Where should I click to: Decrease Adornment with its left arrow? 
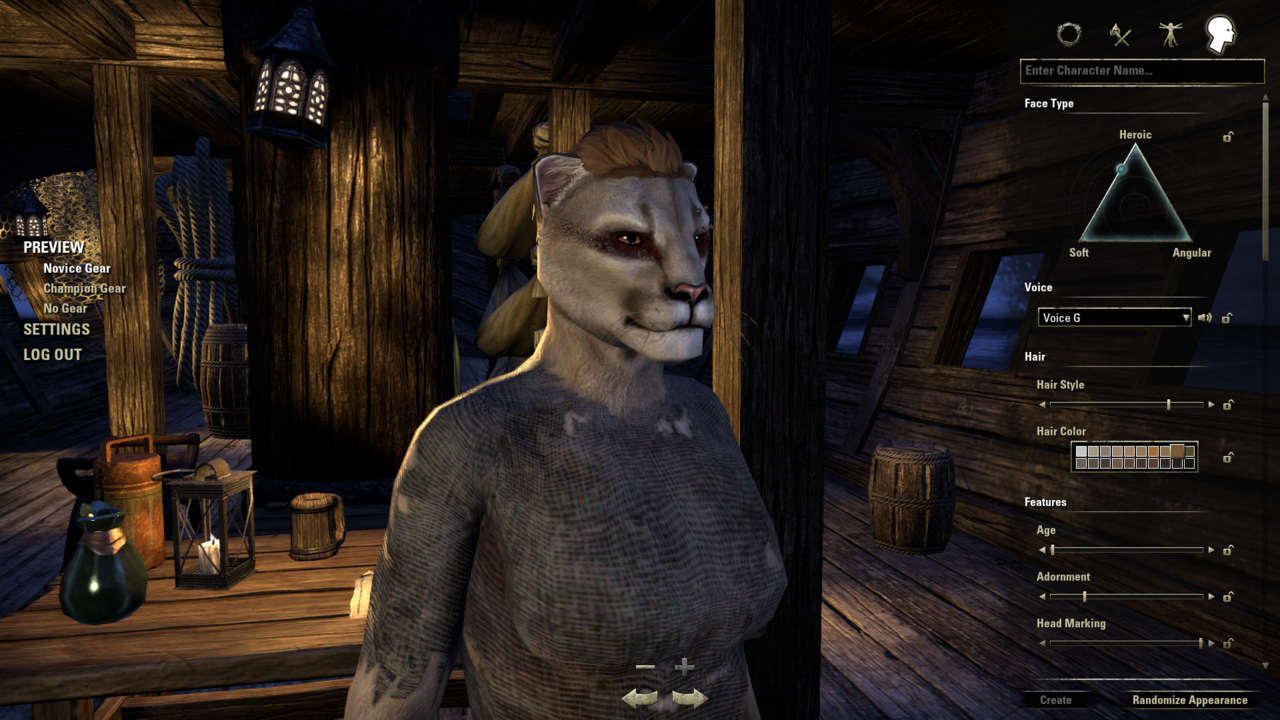(1042, 597)
